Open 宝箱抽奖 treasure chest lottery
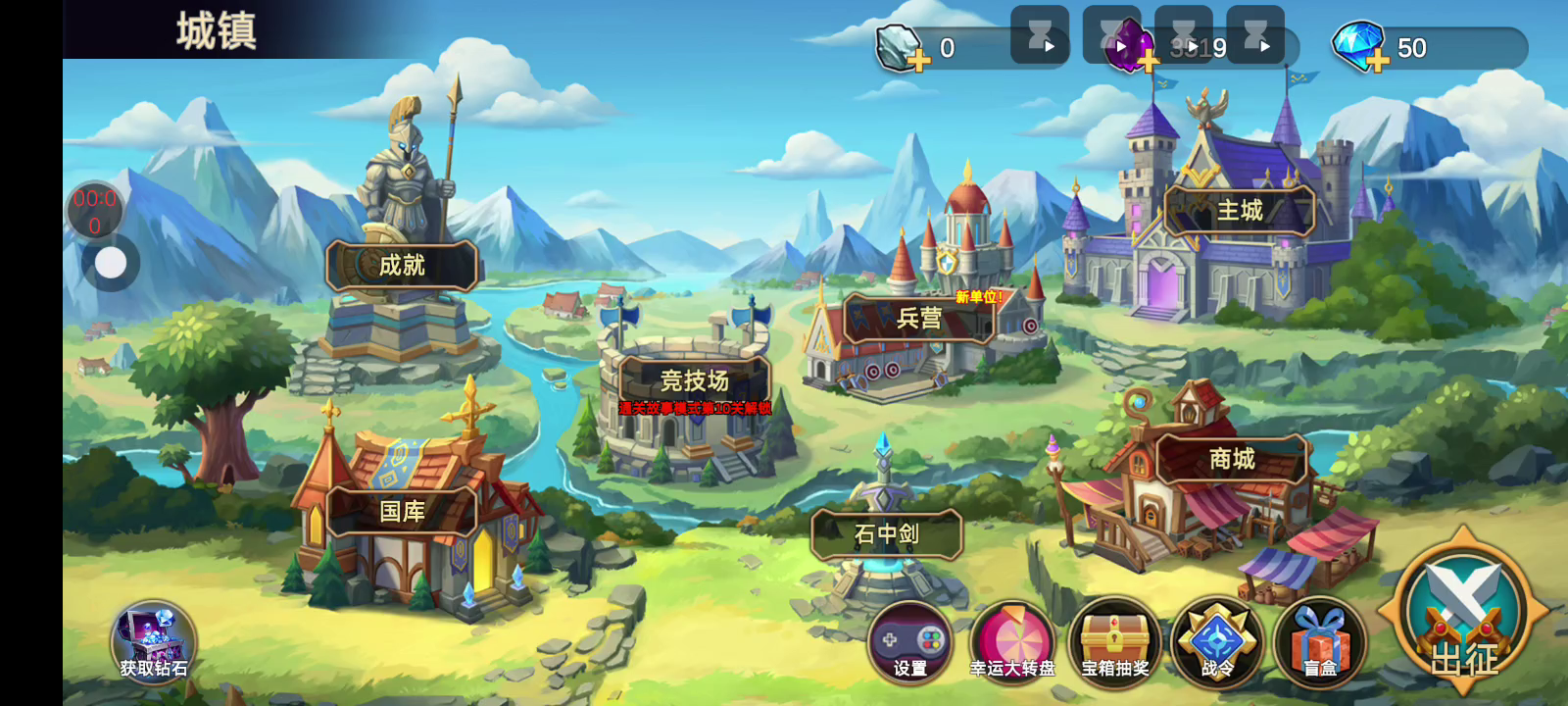The image size is (1568, 706). 1115,643
